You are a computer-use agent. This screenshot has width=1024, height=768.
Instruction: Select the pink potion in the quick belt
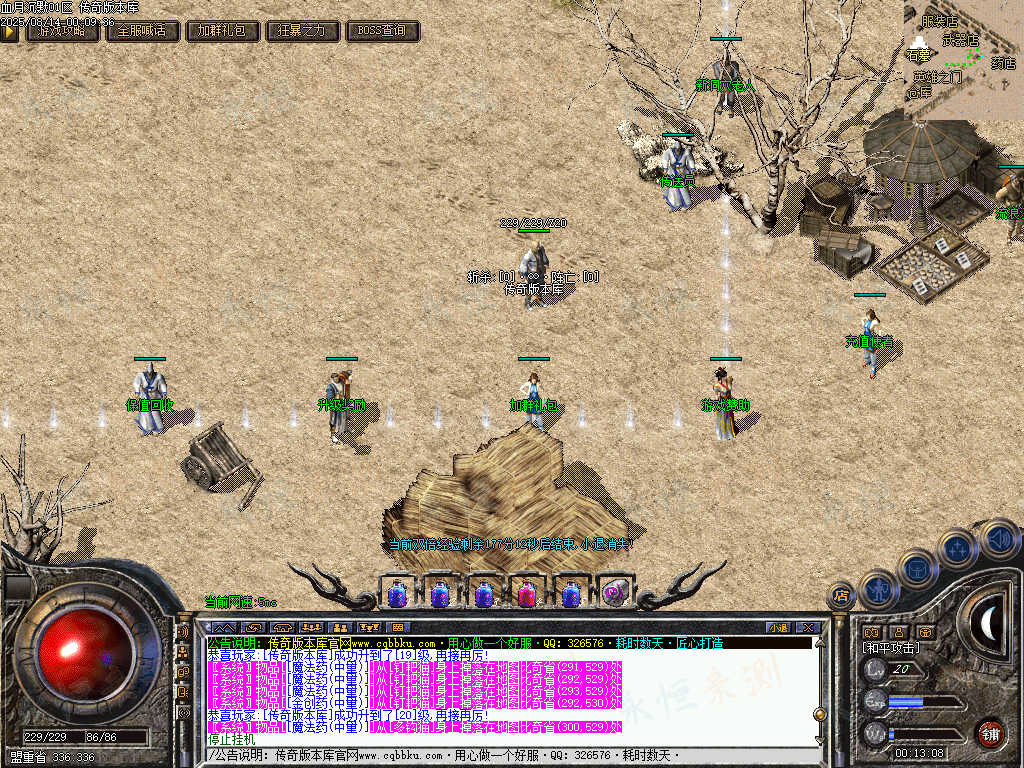click(527, 594)
